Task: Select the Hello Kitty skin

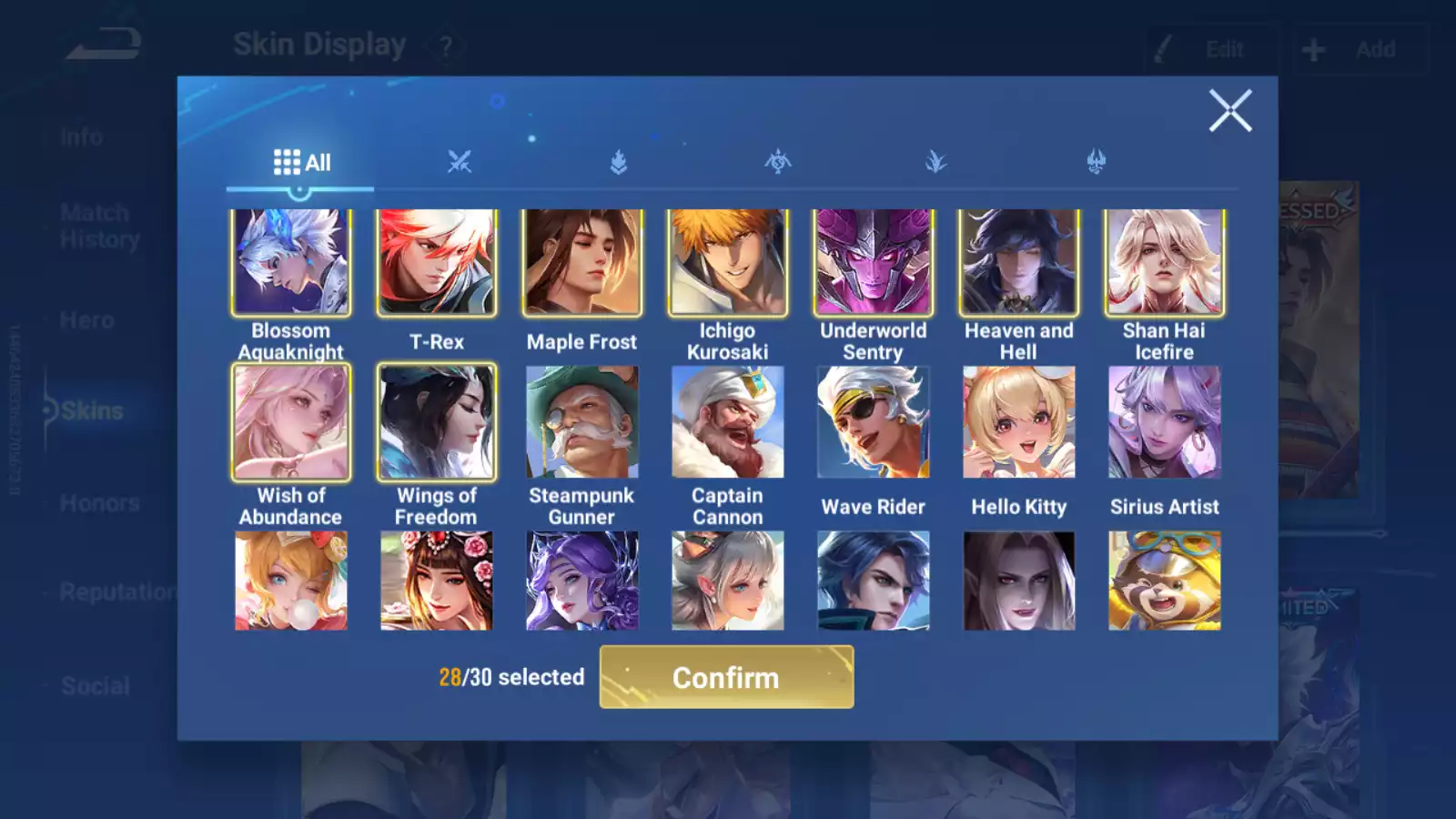Action: click(1018, 422)
